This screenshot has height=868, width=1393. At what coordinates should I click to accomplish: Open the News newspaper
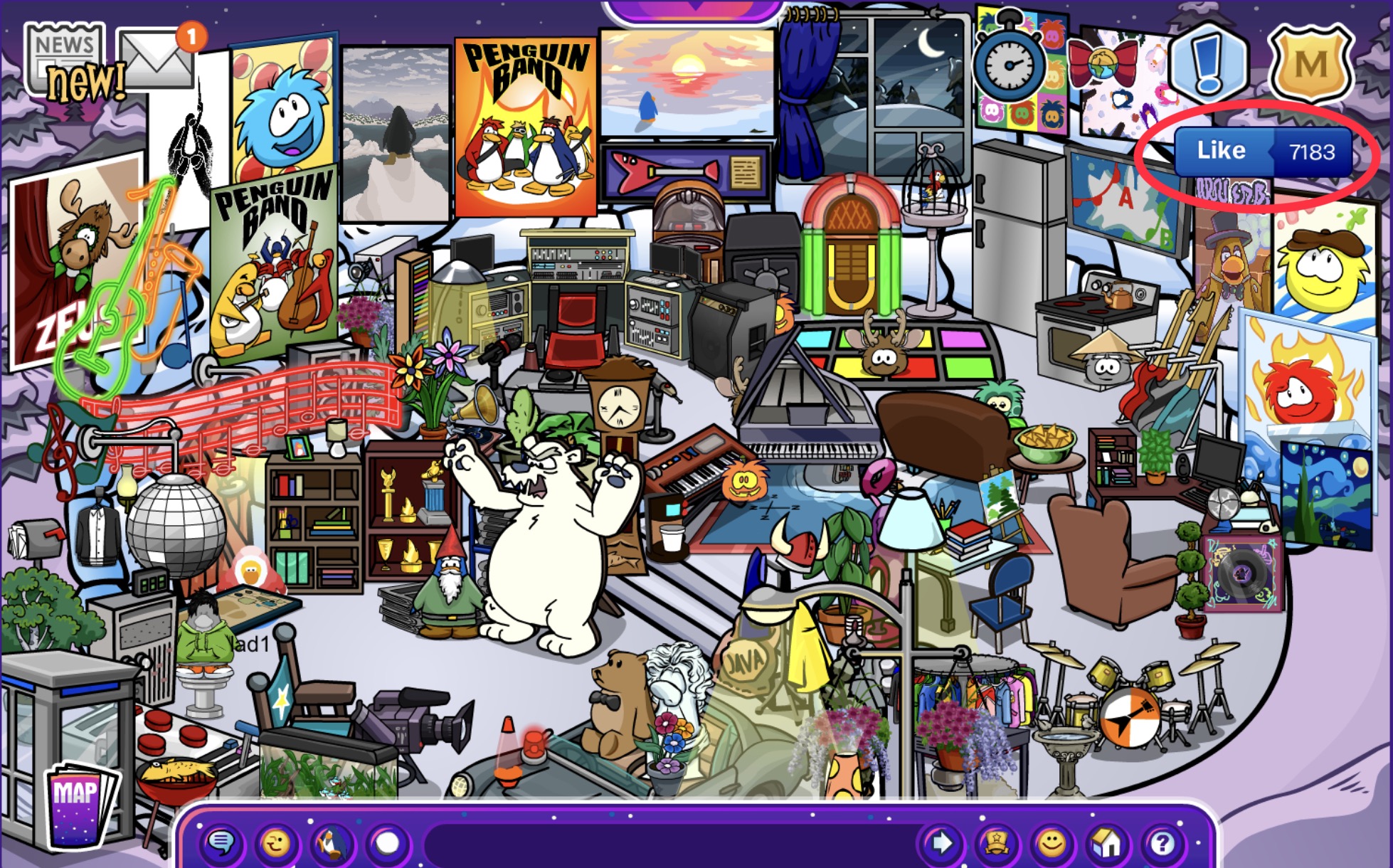(x=65, y=60)
